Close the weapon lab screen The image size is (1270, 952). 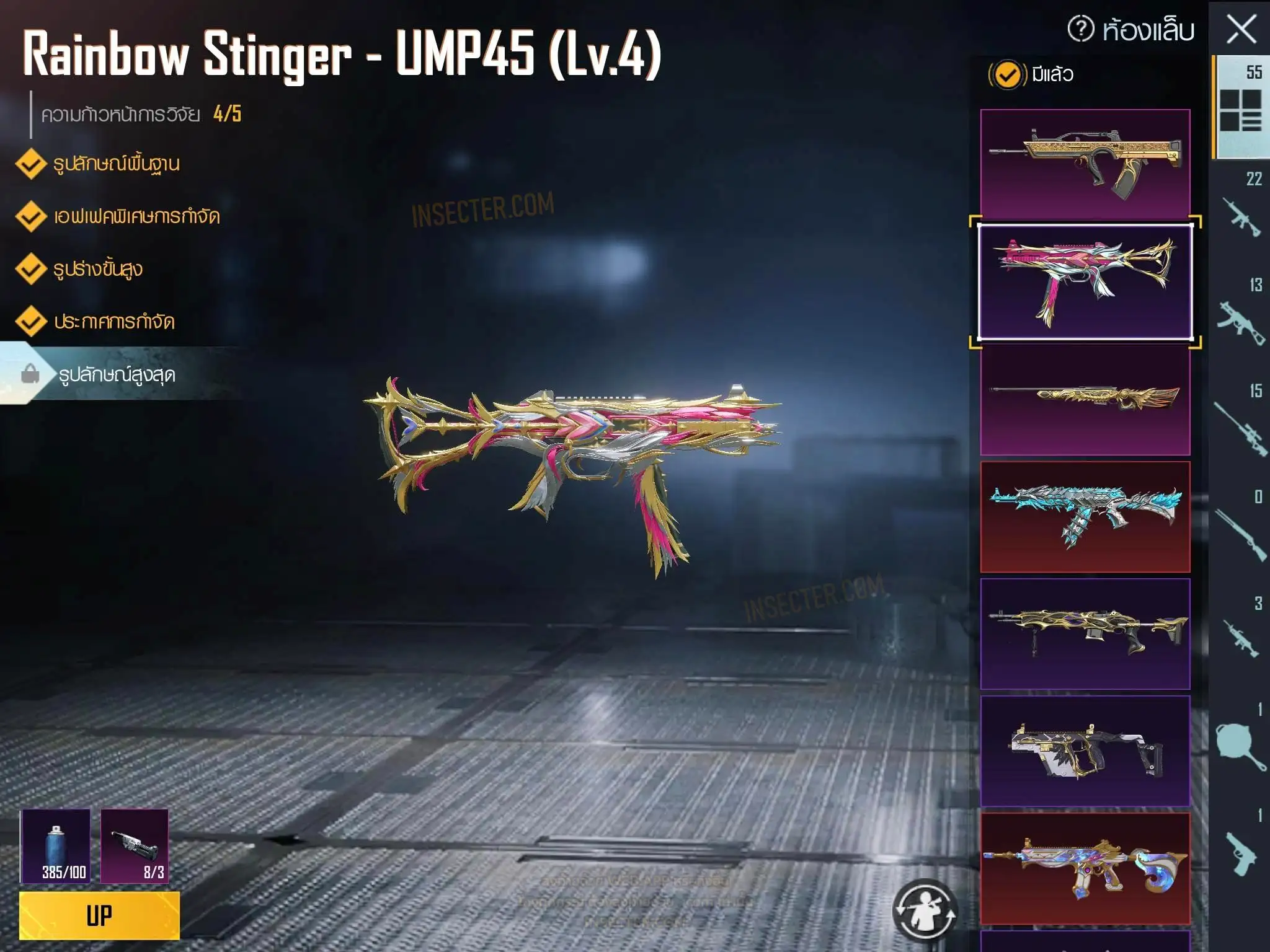click(1241, 30)
